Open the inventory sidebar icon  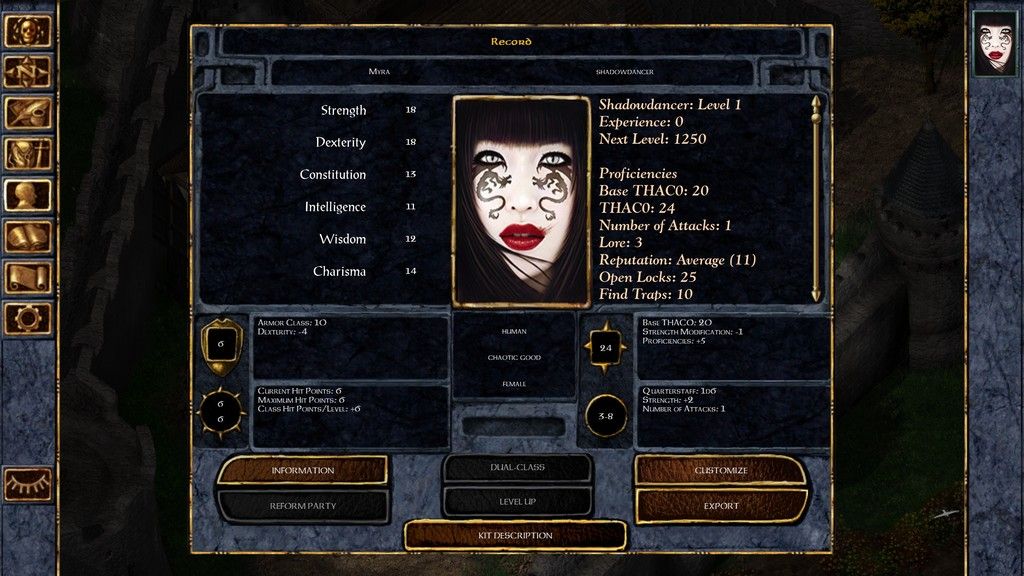click(x=28, y=153)
